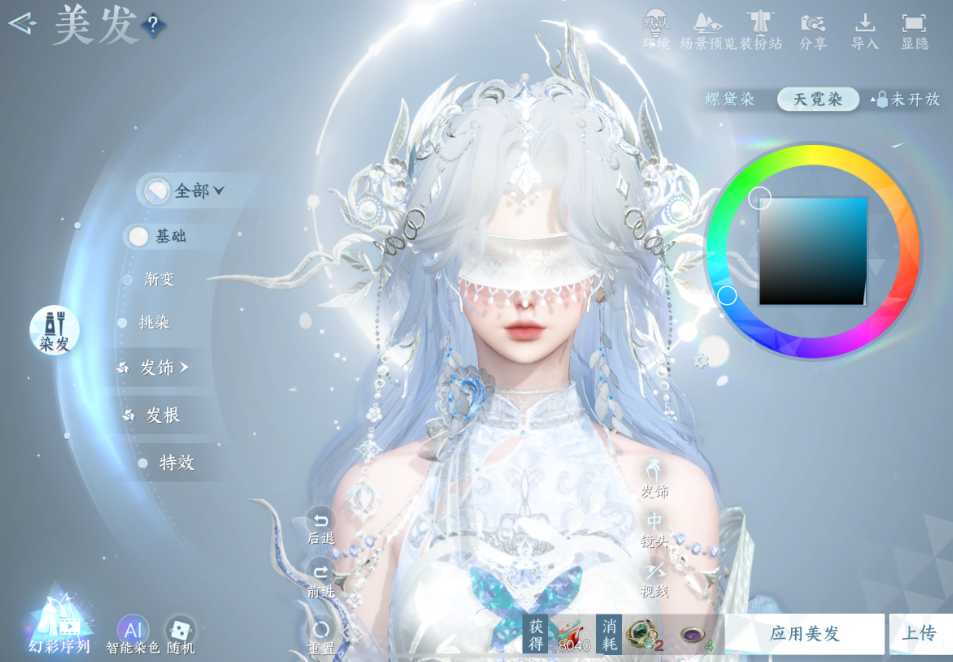Import a hairstyle with 导入
Screen dimensions: 953x662
pos(864,31)
